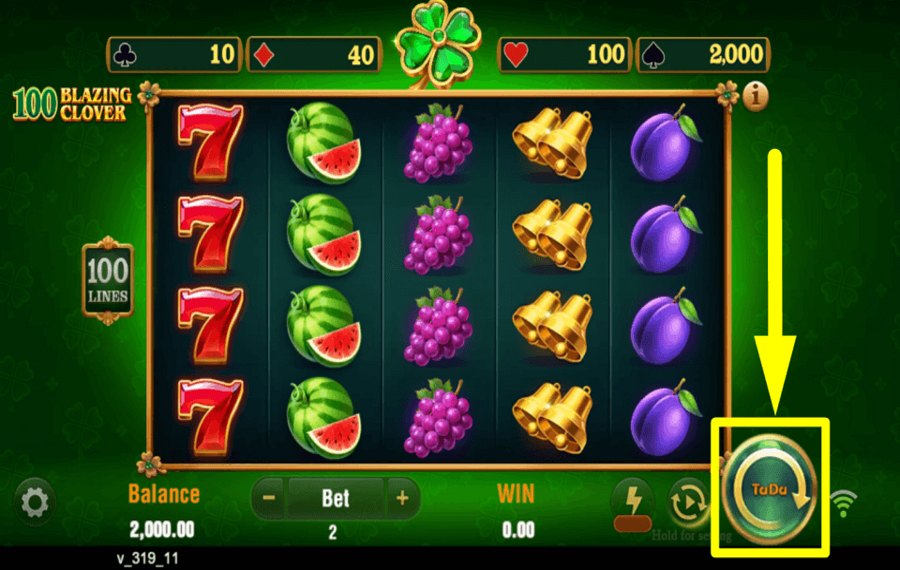This screenshot has height=570, width=900.
Task: Decrease the bet with the minus button
Action: tap(269, 497)
